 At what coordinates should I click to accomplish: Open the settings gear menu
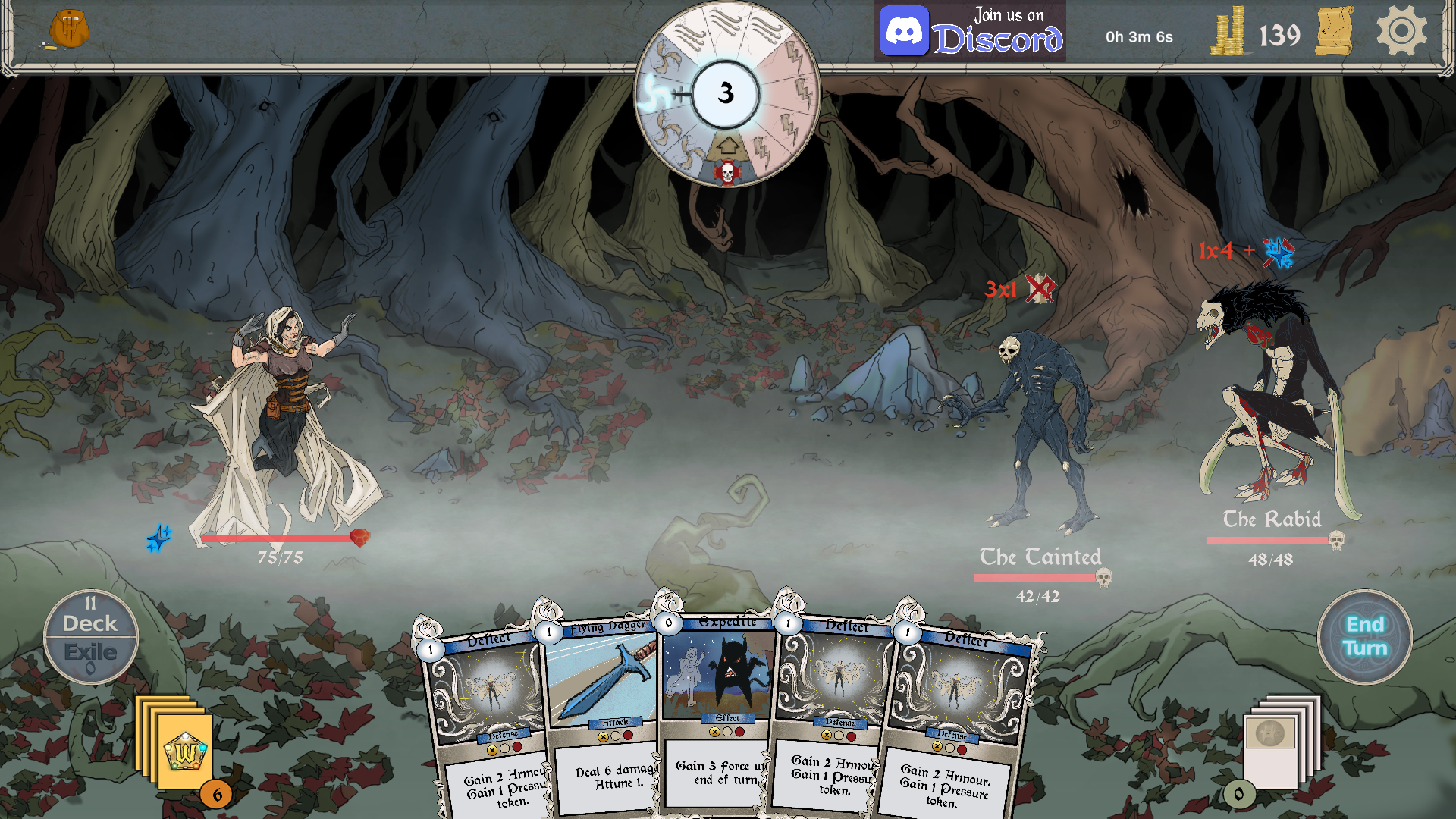click(1401, 32)
